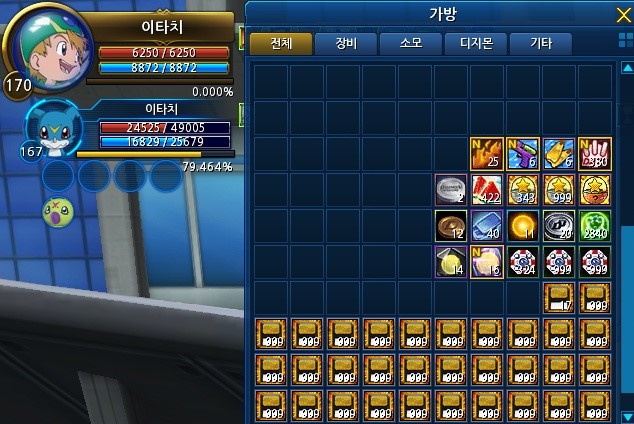Choose the gold chest with count 17

coord(558,297)
